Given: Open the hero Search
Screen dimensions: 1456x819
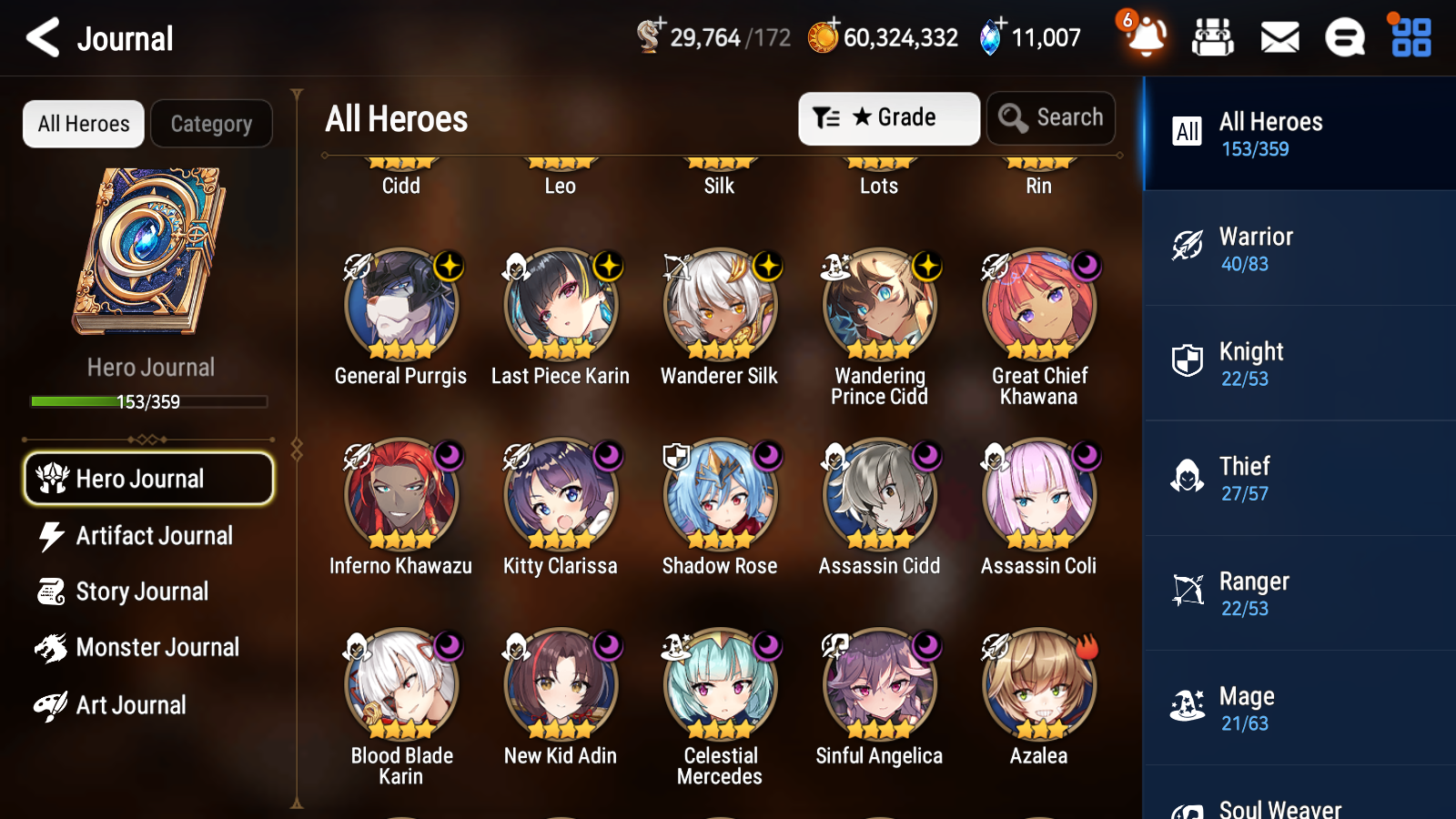Looking at the screenshot, I should (x=1051, y=117).
